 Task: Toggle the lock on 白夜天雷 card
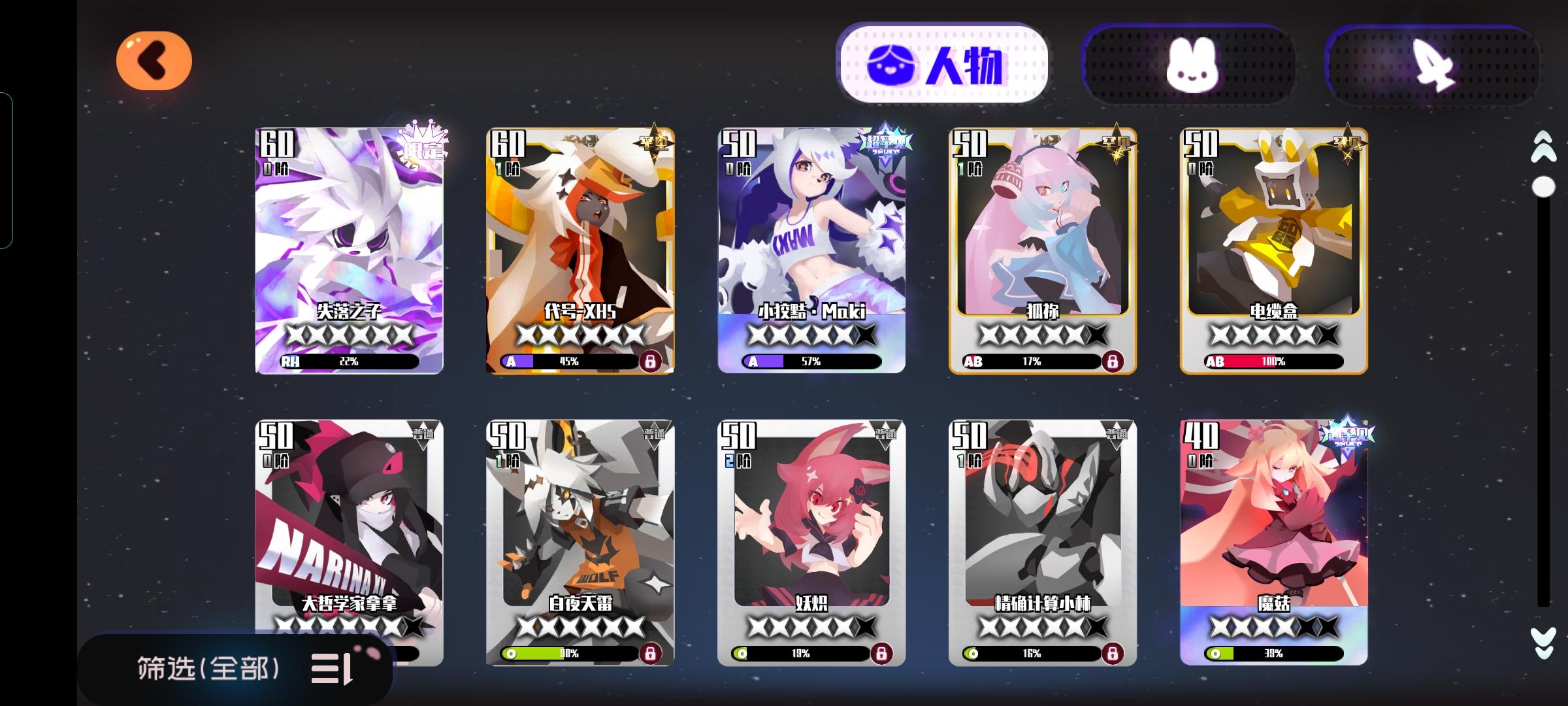pos(652,653)
